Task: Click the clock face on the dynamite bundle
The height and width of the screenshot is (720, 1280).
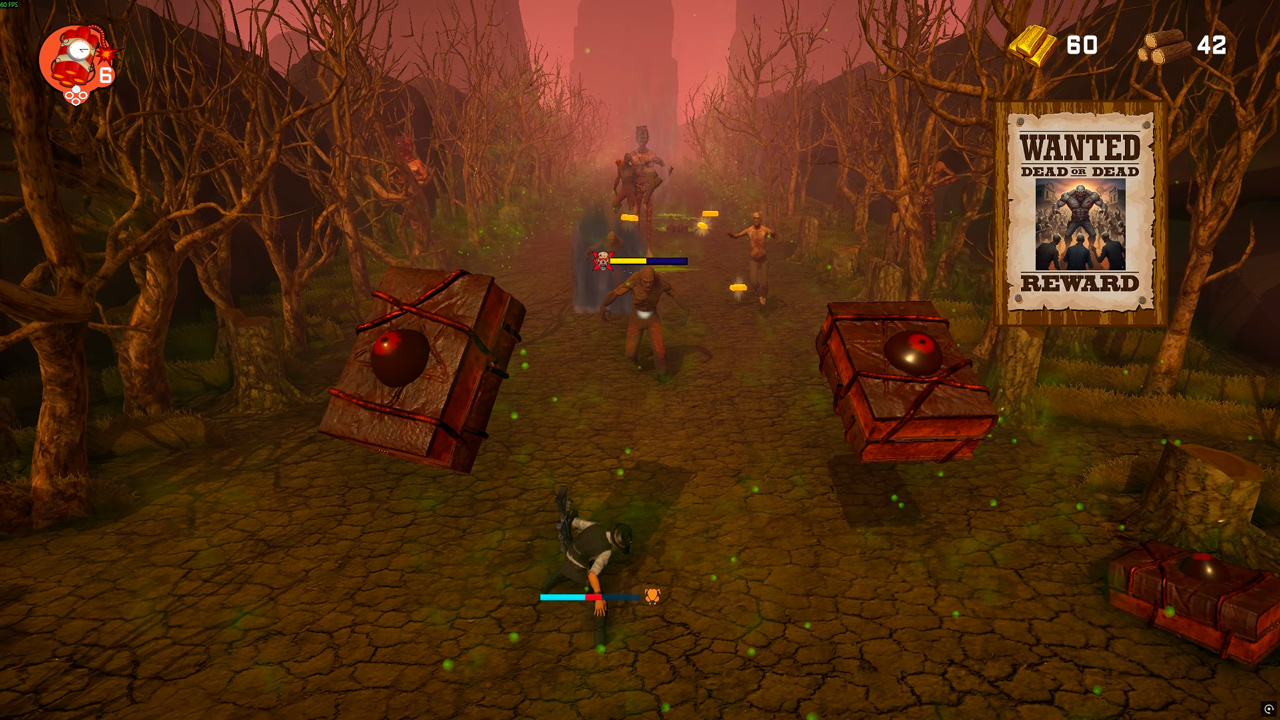Action: point(80,49)
